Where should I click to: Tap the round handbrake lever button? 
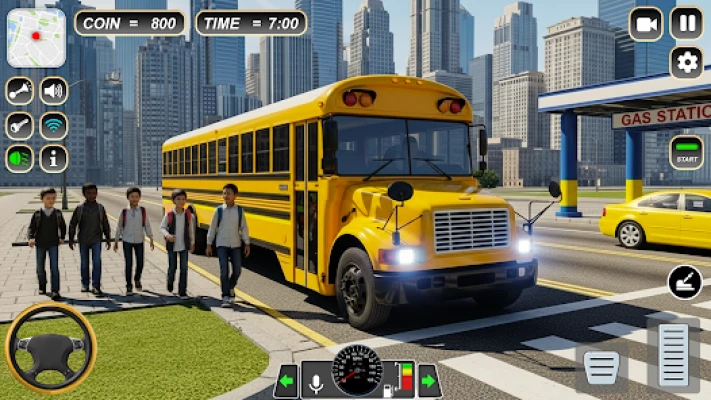(x=685, y=283)
